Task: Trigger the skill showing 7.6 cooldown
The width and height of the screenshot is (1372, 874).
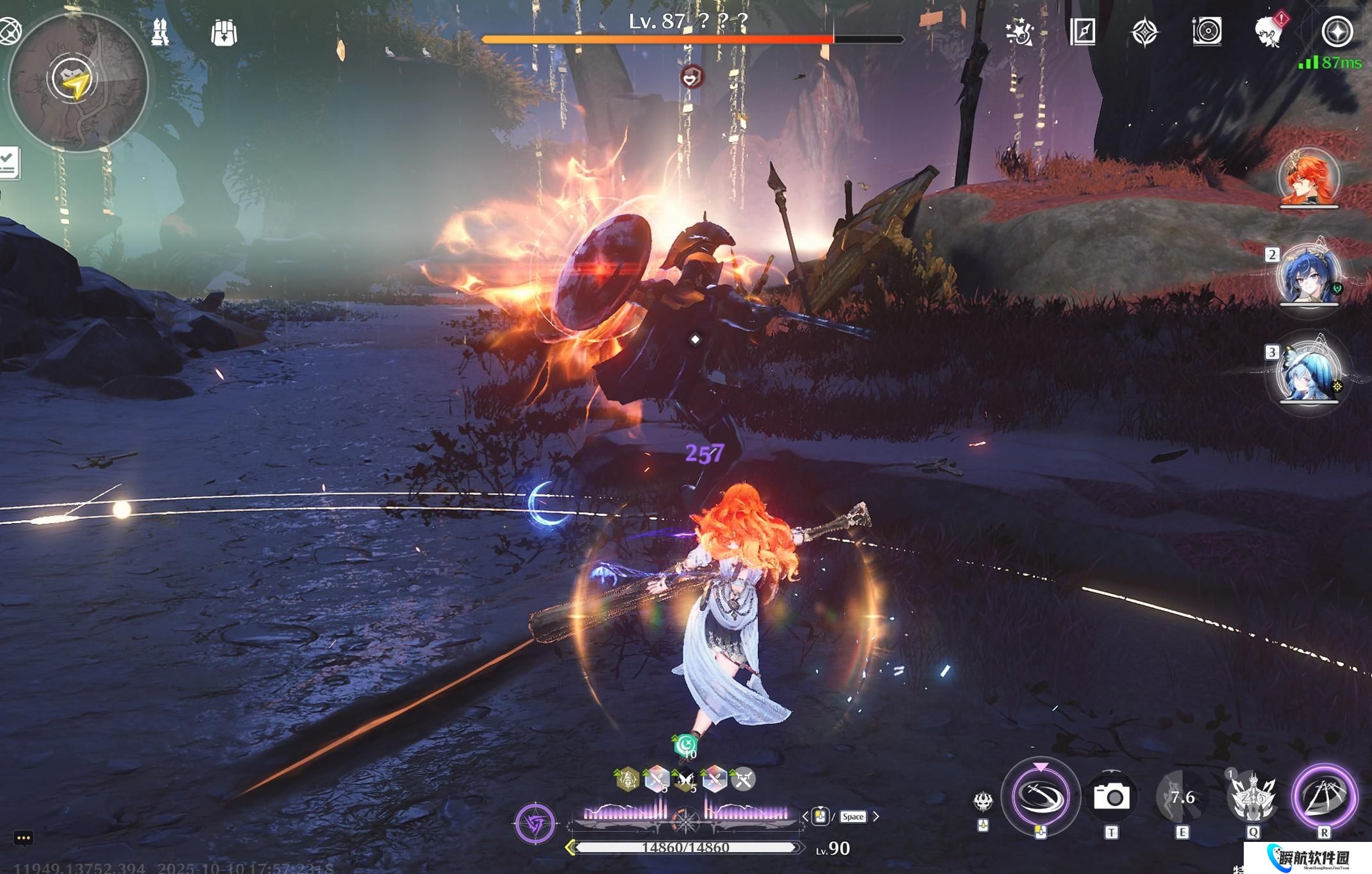Action: [x=1182, y=797]
